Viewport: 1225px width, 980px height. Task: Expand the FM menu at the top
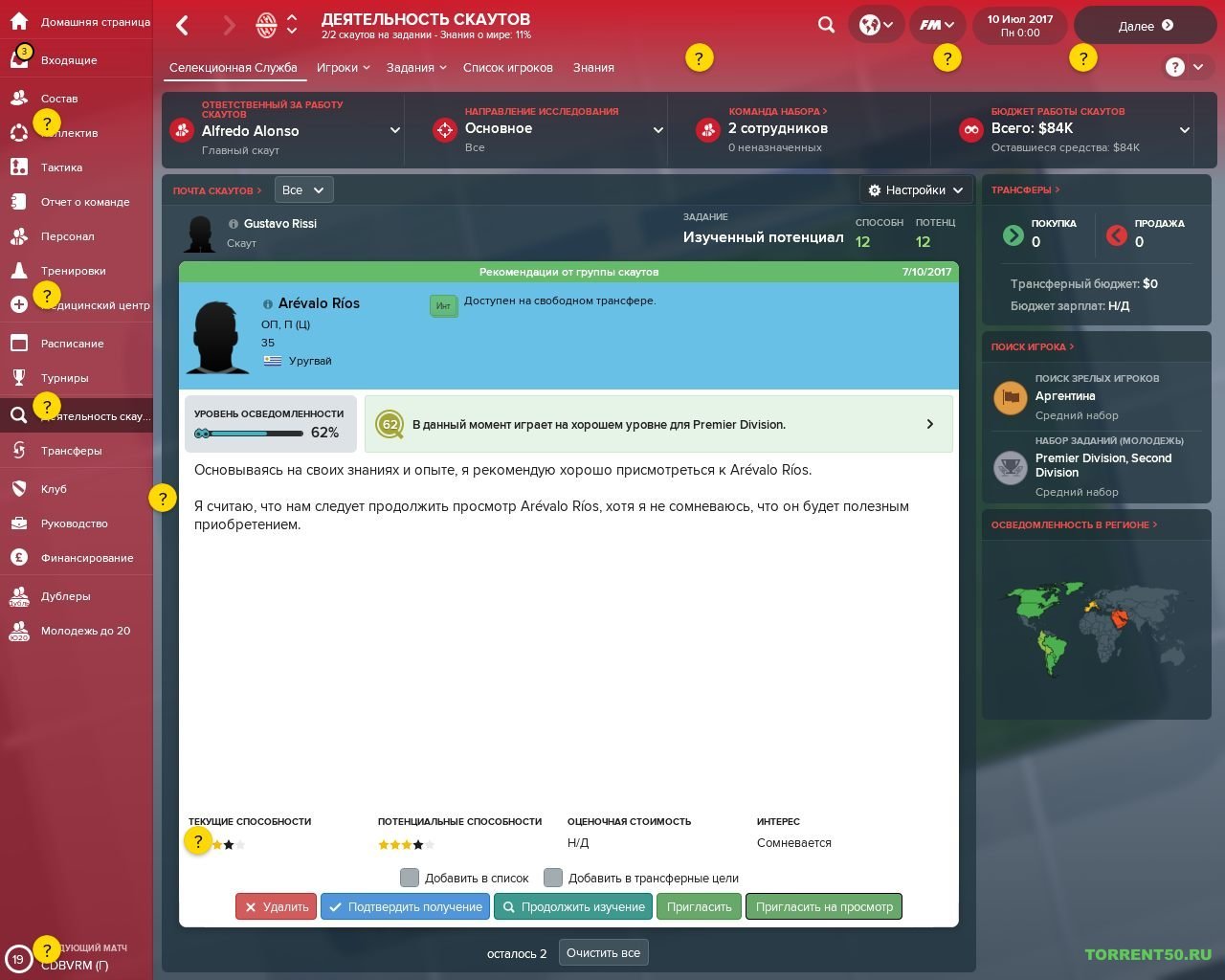(935, 25)
